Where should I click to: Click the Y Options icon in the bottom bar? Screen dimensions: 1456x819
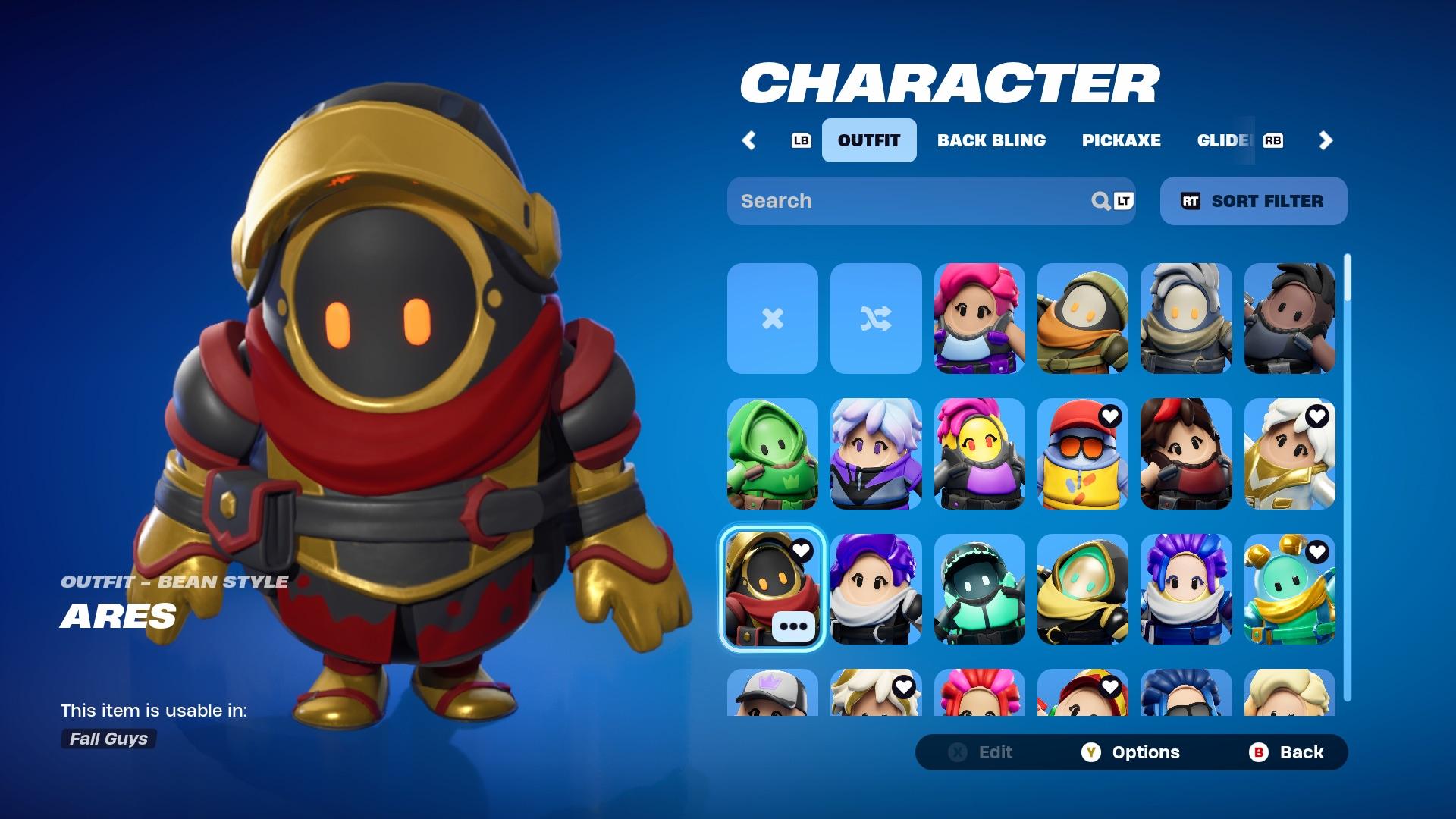(1090, 752)
